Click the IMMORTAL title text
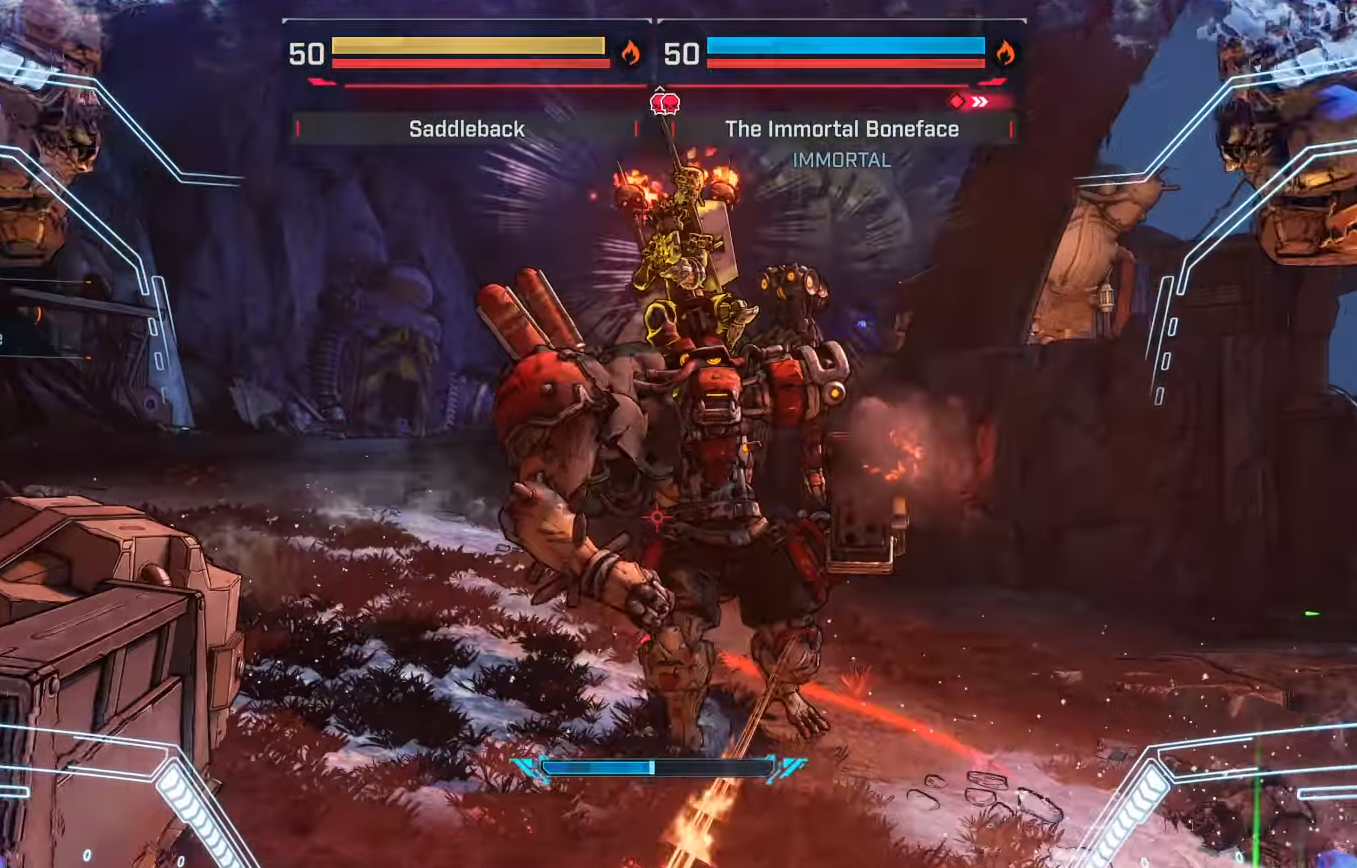The image size is (1357, 868). (x=841, y=159)
